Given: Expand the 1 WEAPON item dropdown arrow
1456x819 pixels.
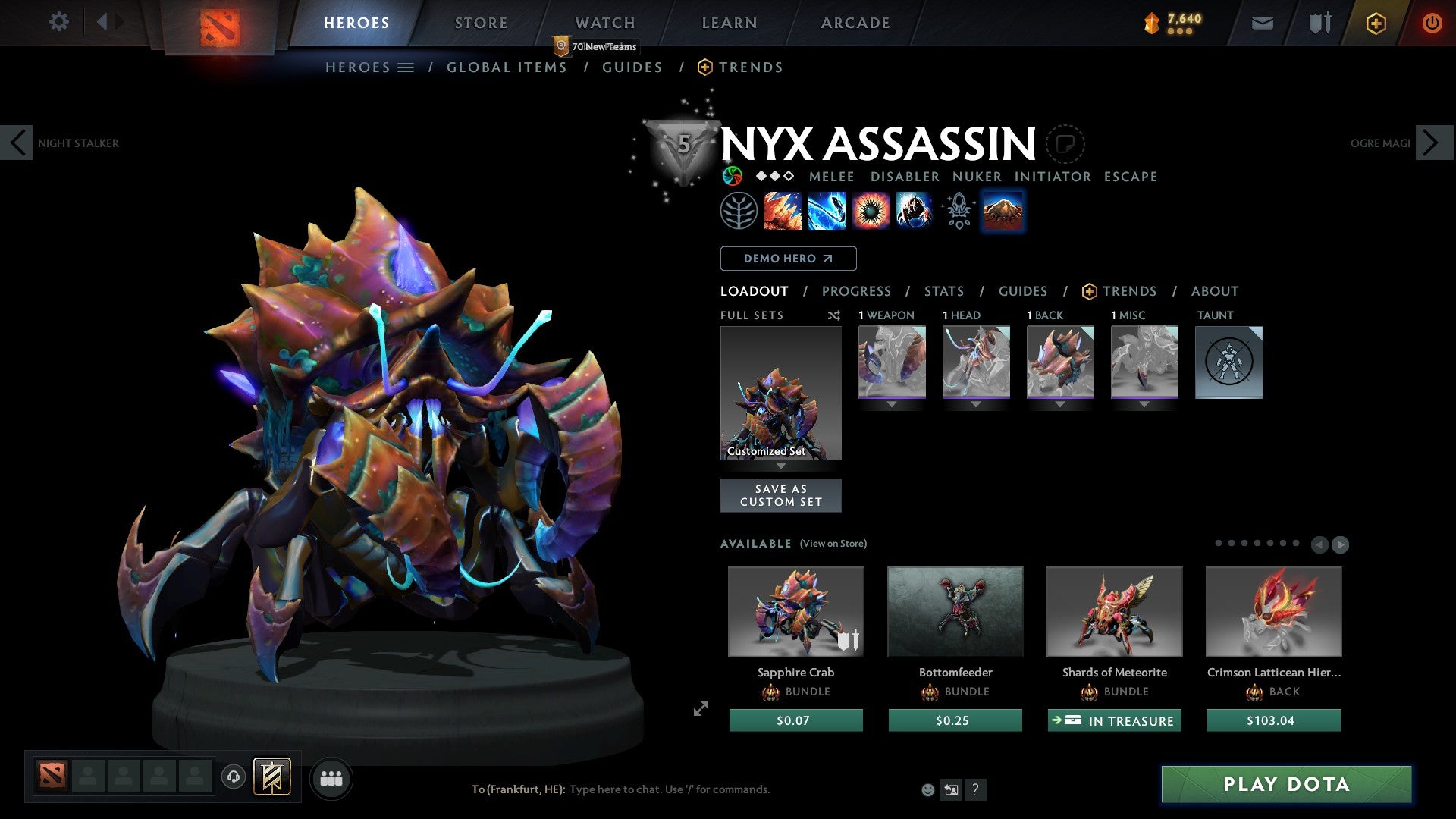Looking at the screenshot, I should click(x=892, y=404).
